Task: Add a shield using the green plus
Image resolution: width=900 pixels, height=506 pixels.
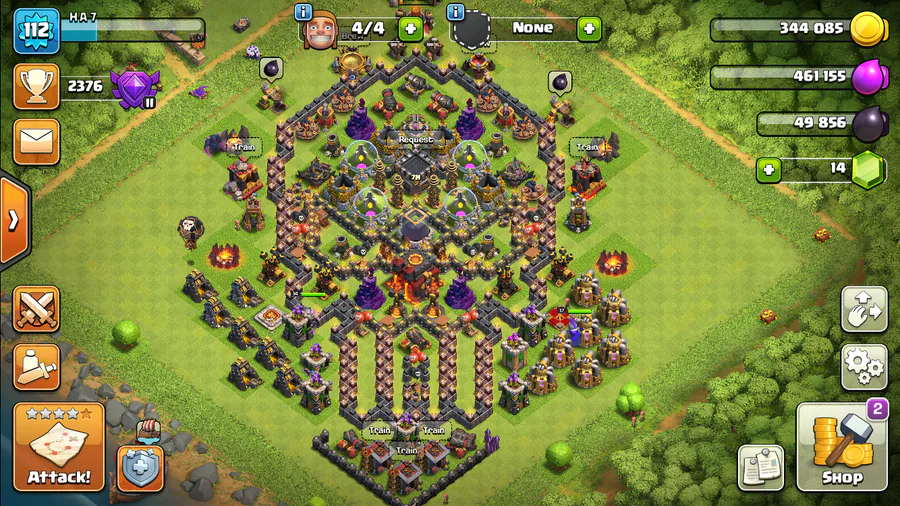Action: [x=589, y=28]
